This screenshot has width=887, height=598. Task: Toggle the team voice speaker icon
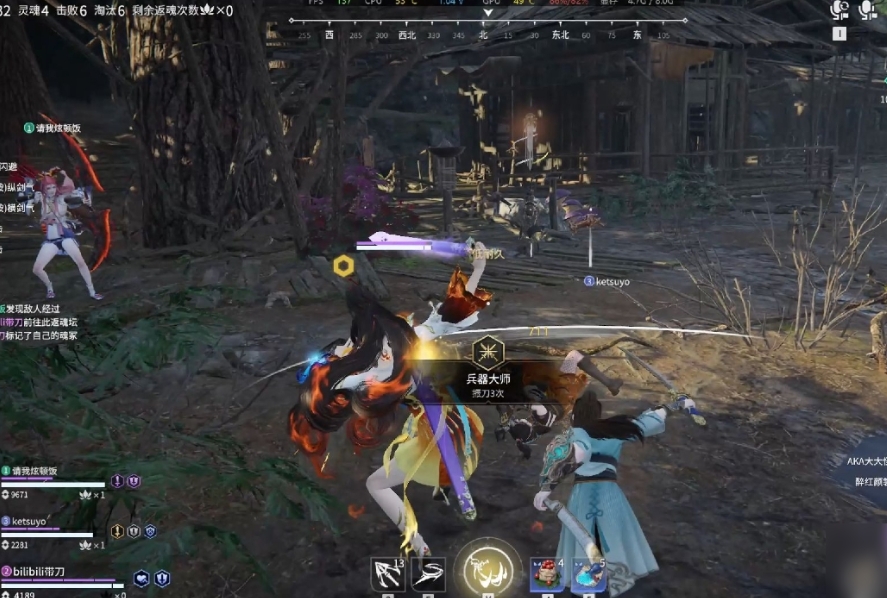pos(840,10)
